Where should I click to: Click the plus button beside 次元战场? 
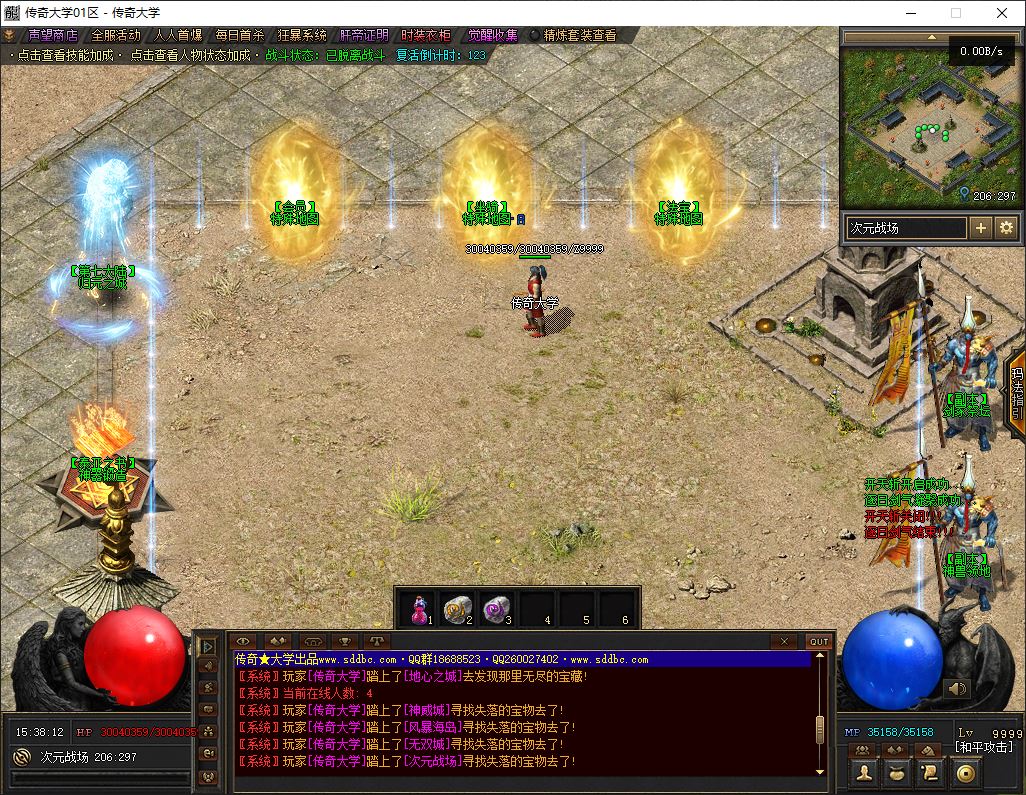(981, 228)
